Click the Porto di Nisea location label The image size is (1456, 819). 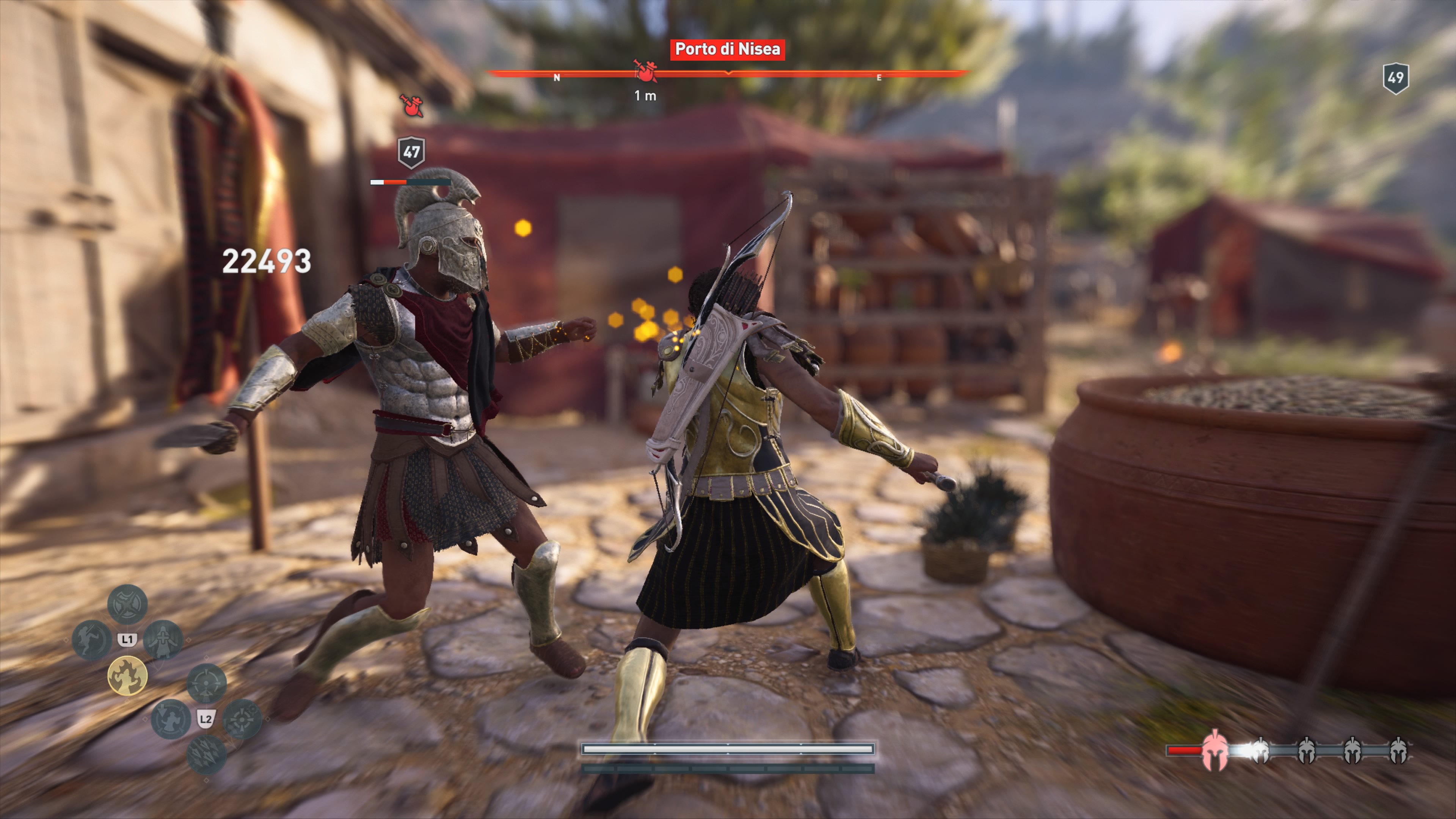(728, 49)
